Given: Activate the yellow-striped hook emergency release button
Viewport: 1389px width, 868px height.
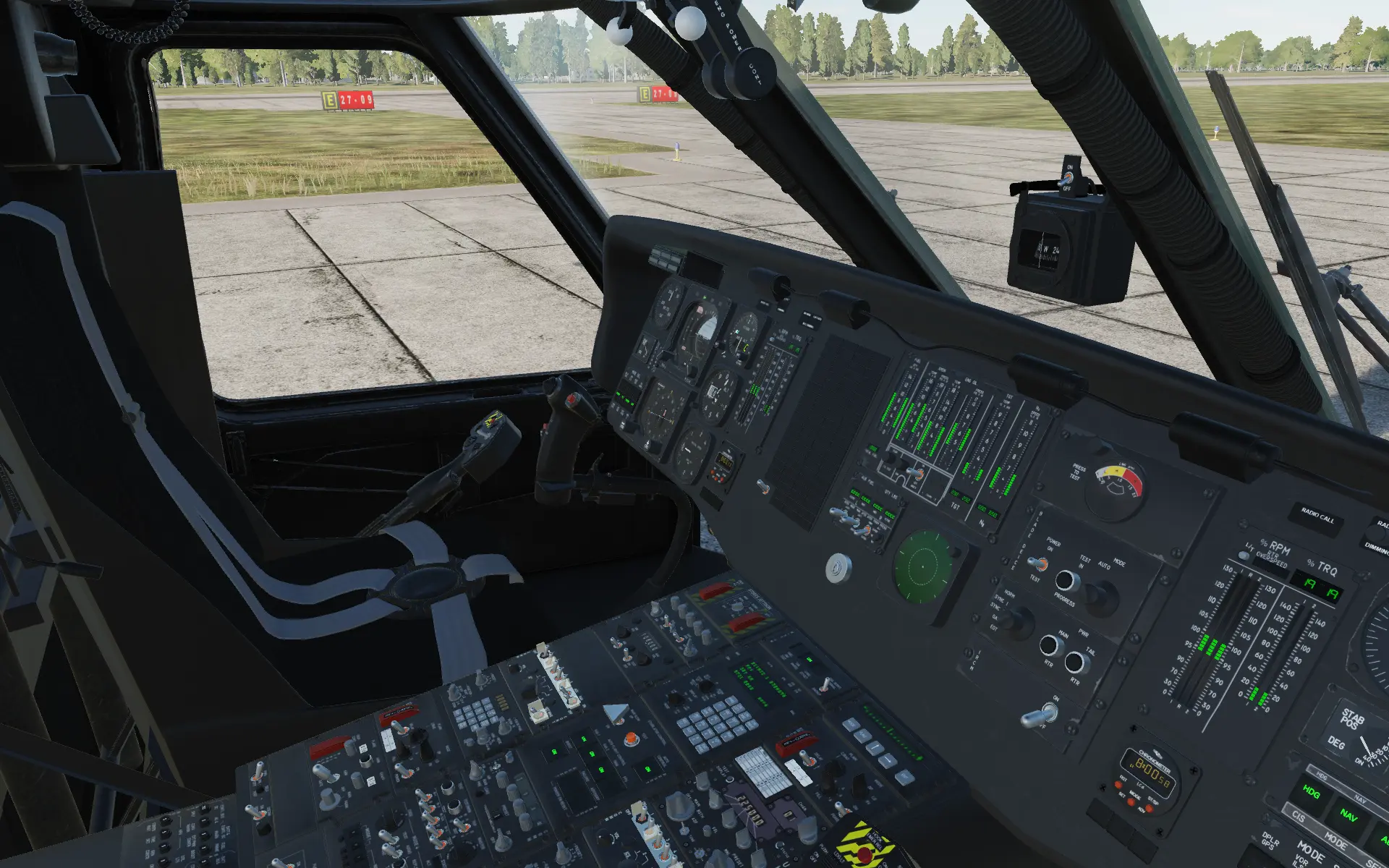Looking at the screenshot, I should coord(865,848).
